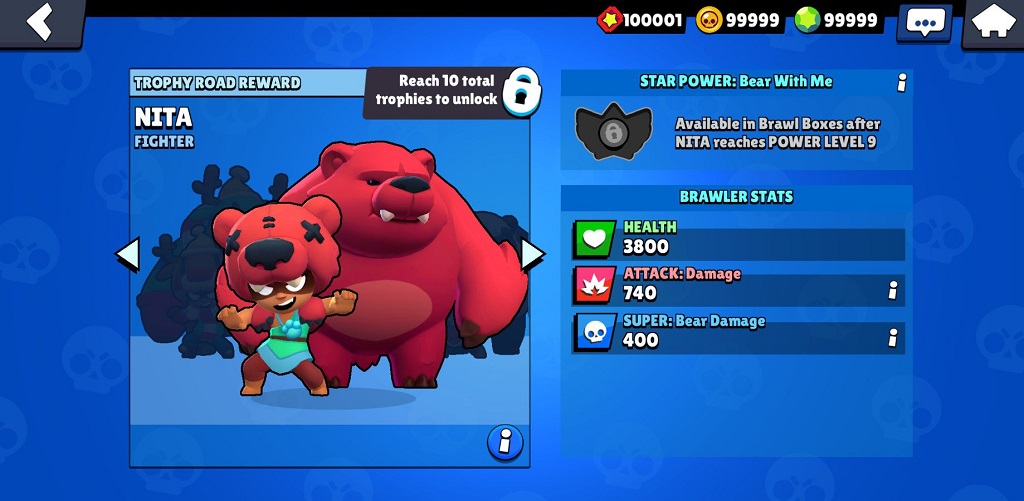Open Nita's info button below the bear
Image resolution: width=1024 pixels, height=501 pixels.
point(505,441)
